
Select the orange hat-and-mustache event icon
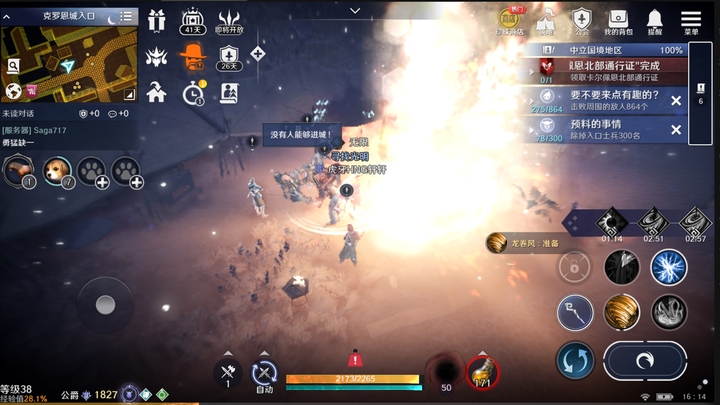[x=193, y=58]
